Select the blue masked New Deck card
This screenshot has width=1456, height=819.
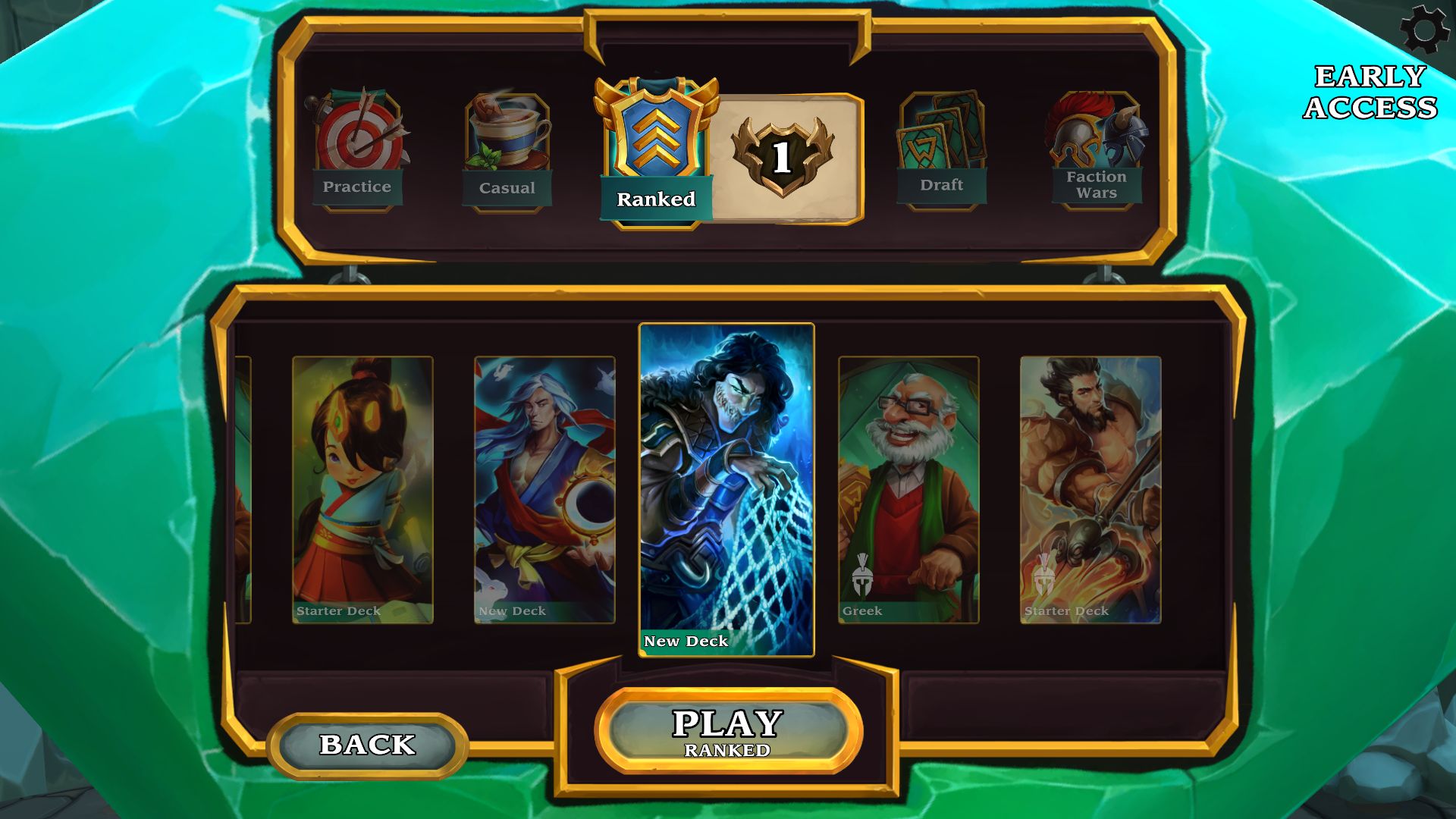coord(726,490)
